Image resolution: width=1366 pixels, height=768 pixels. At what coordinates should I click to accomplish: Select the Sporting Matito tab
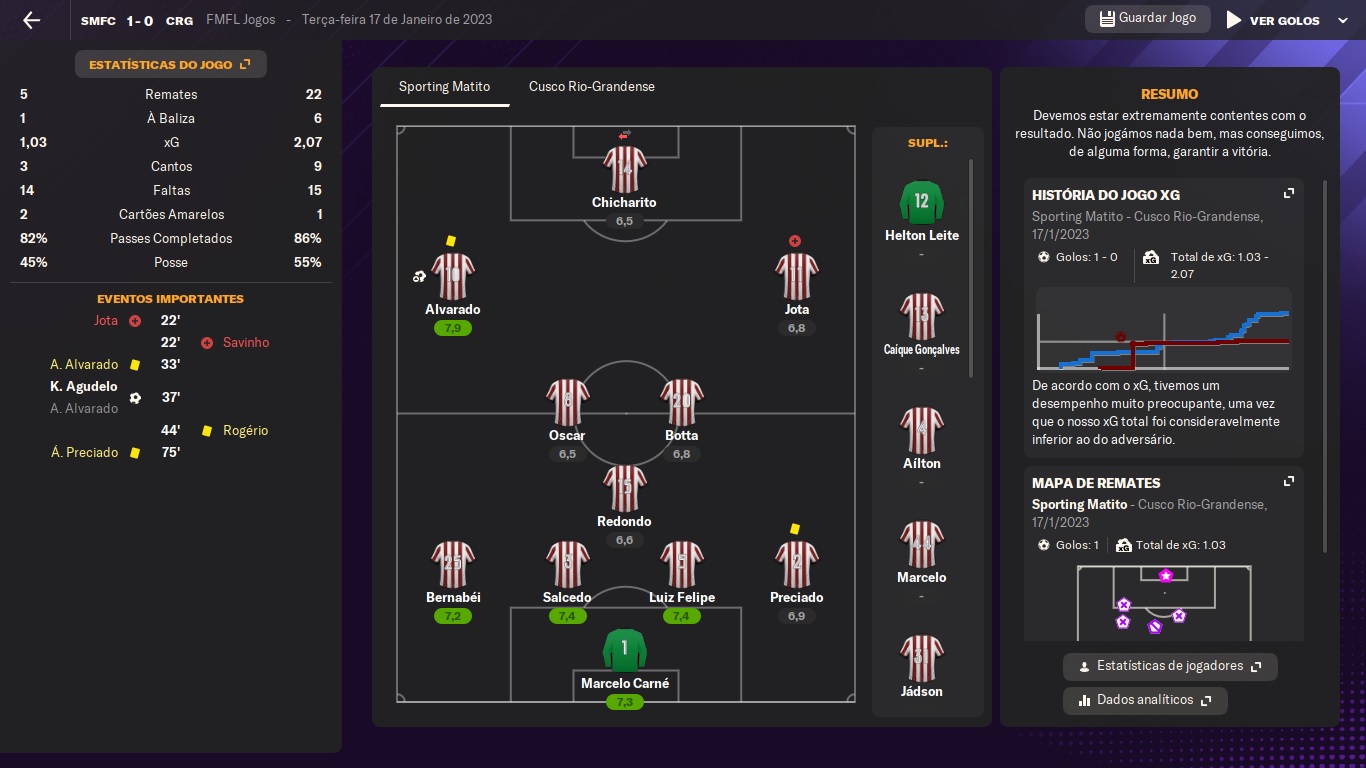pyautogui.click(x=444, y=87)
